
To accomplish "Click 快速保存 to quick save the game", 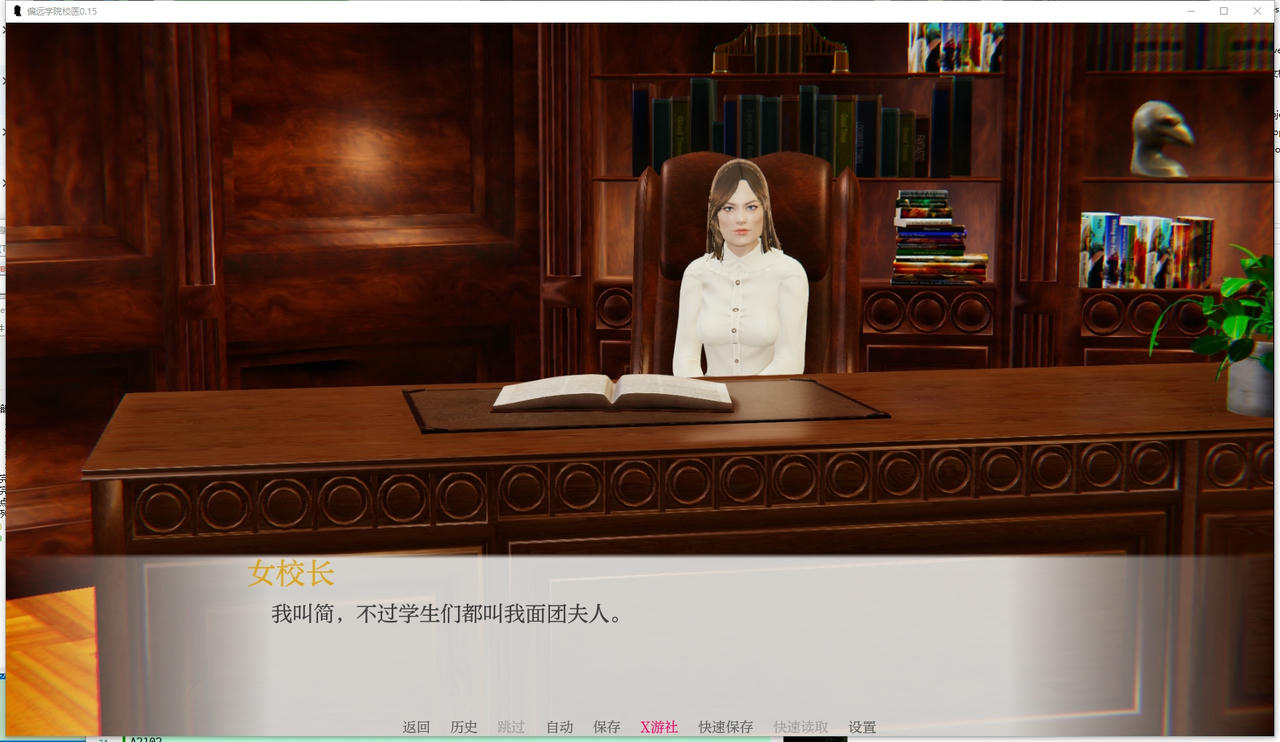I will click(x=724, y=727).
